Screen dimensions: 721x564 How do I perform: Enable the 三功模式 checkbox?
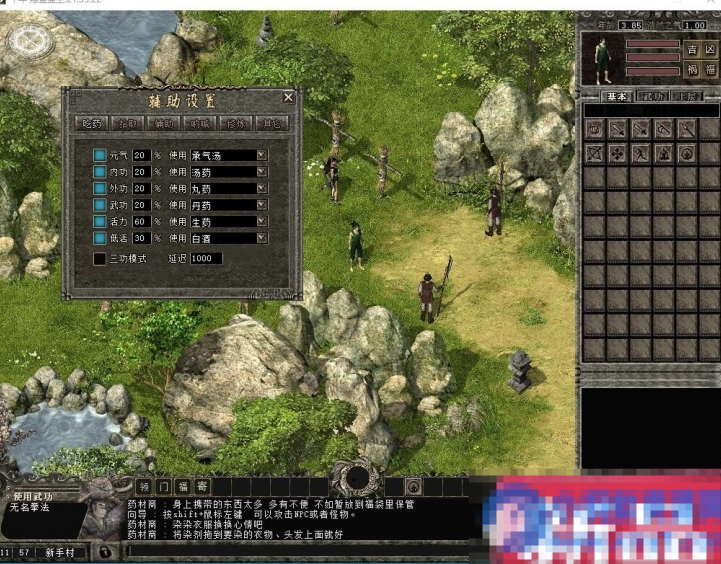(100, 258)
